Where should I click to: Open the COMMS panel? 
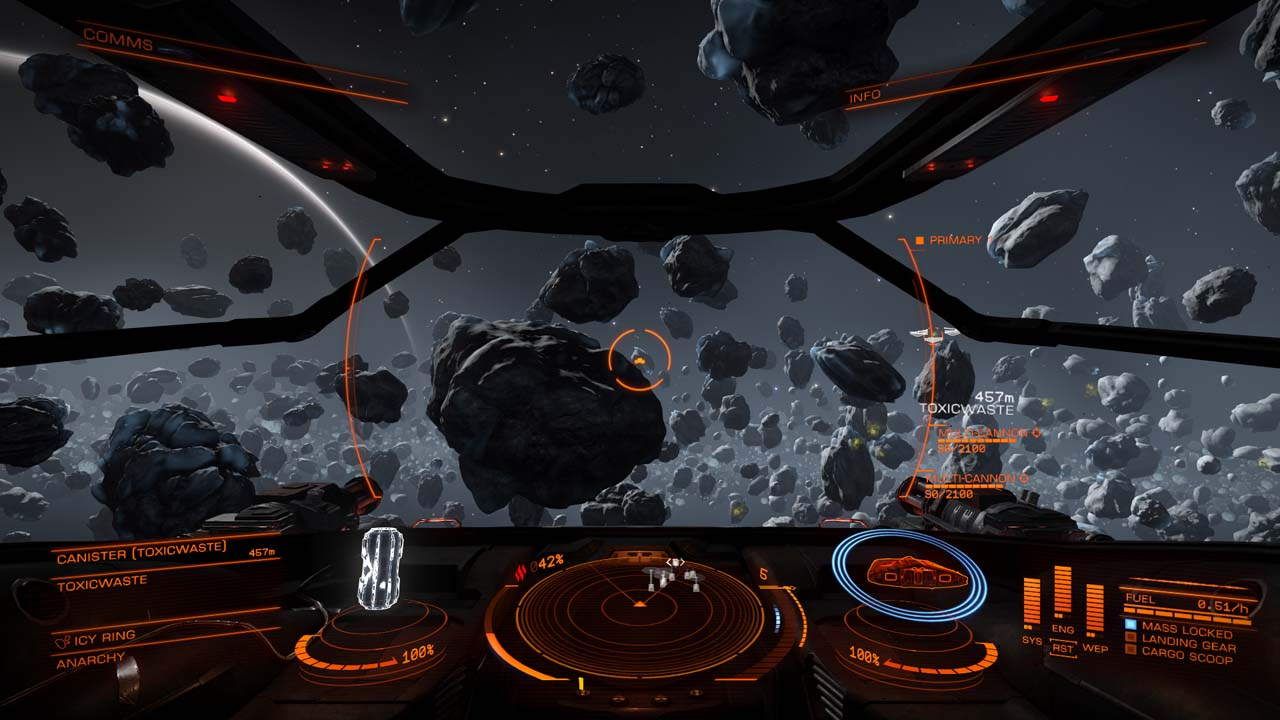(118, 40)
